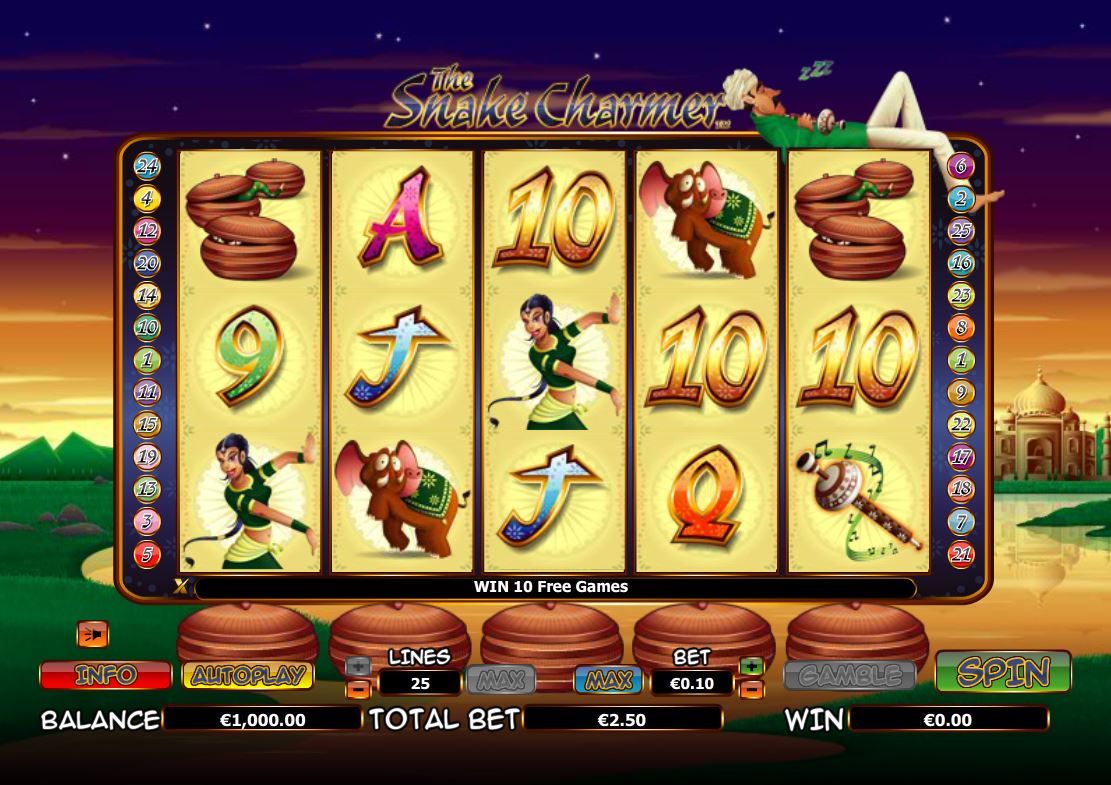The image size is (1111, 785).
Task: Set bet to MAX (blue button)
Action: [x=608, y=681]
